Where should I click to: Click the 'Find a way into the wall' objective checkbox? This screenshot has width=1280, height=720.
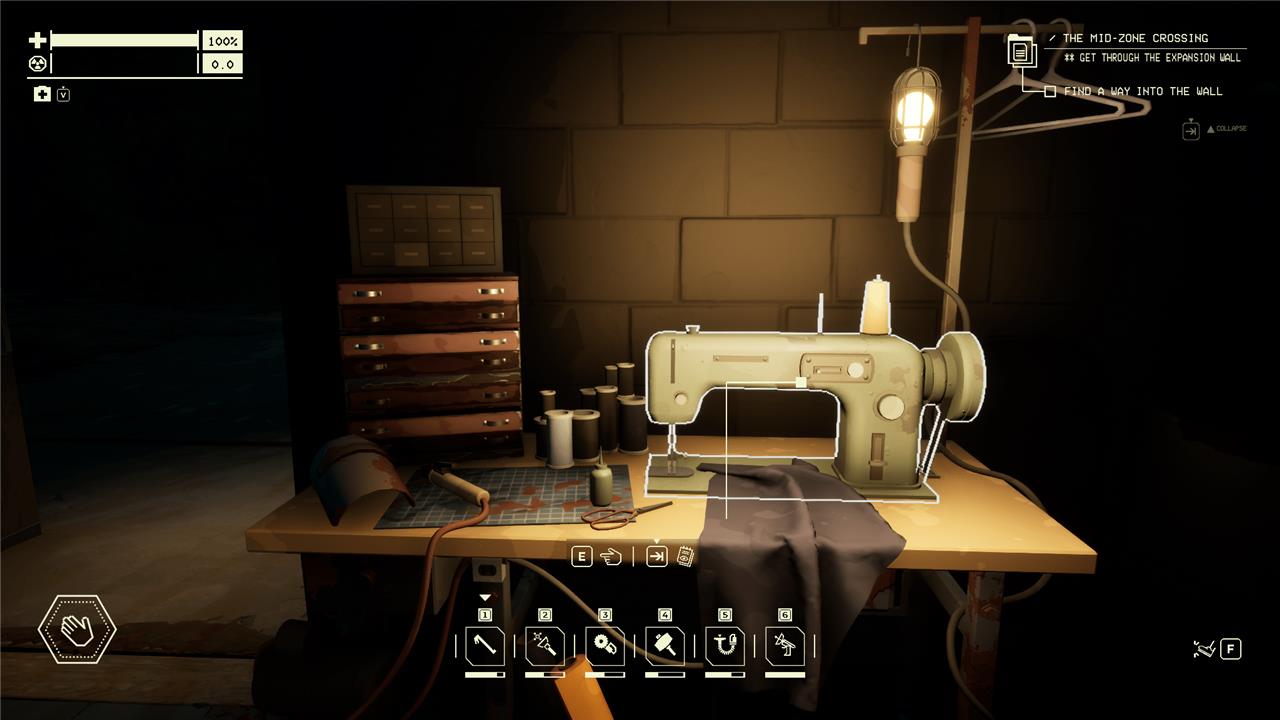(x=1050, y=91)
